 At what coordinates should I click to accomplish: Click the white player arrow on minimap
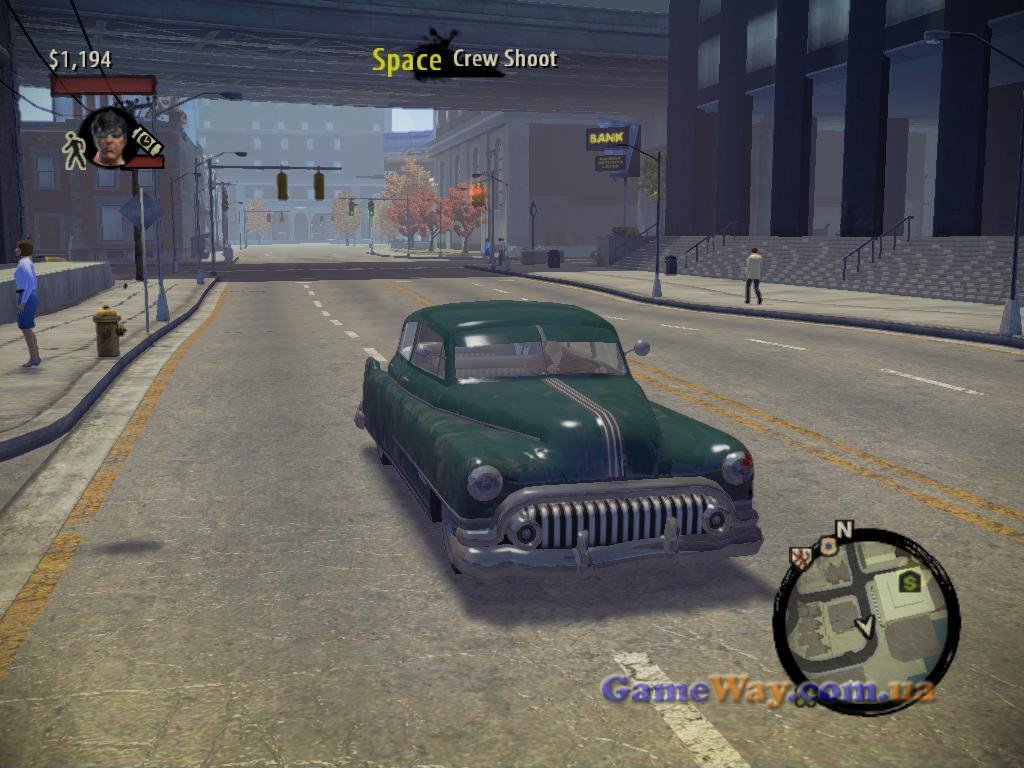click(x=864, y=627)
